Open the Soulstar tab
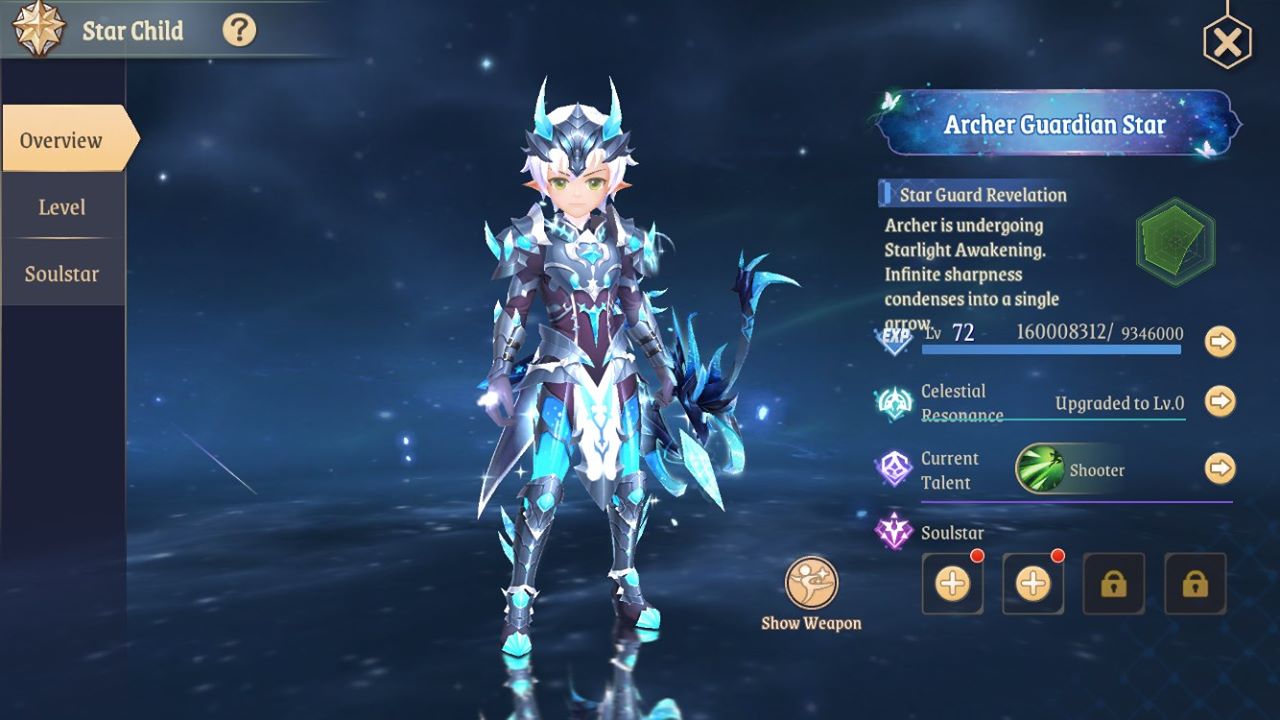 62,274
